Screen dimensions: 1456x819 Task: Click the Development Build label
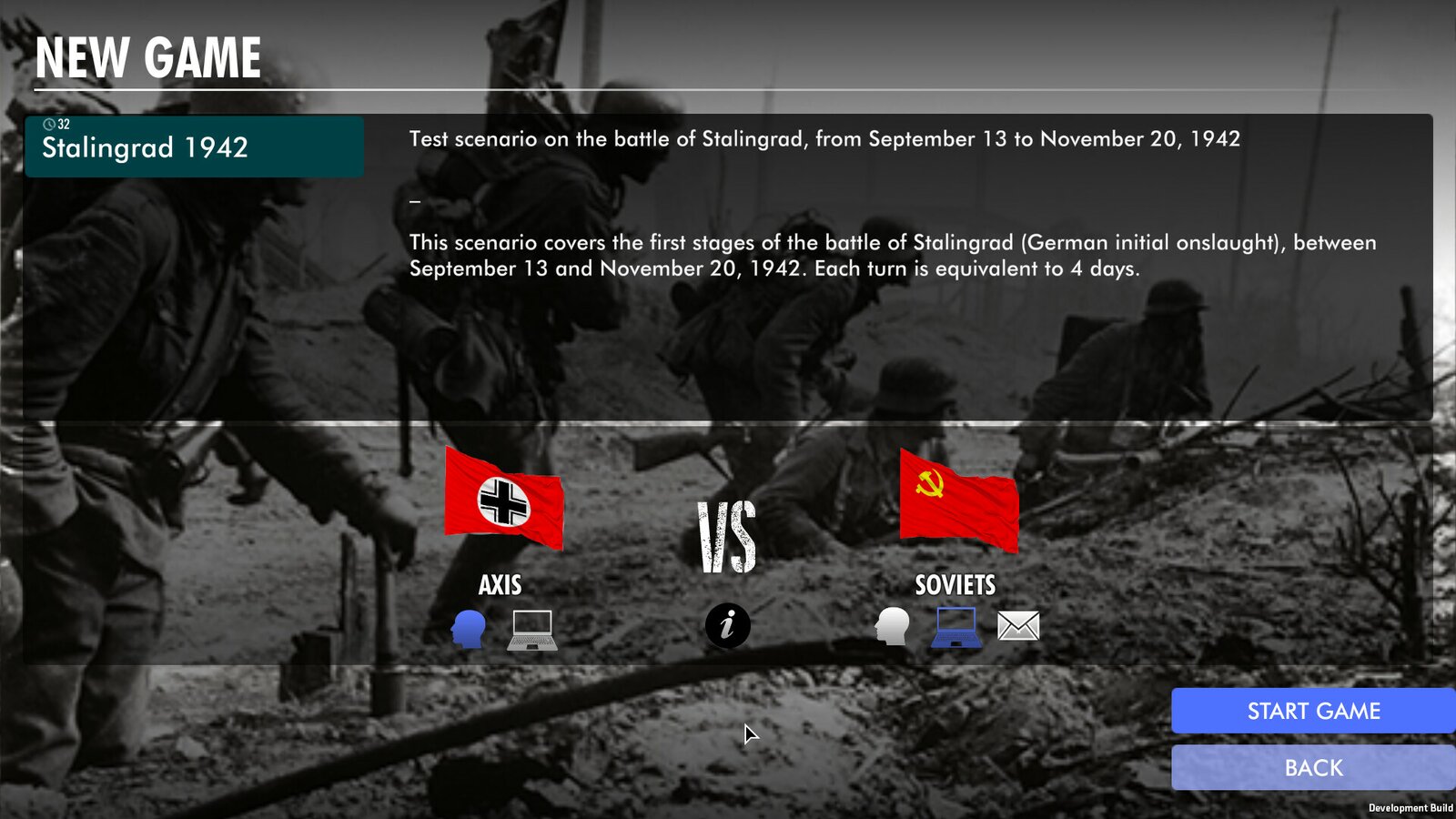click(x=1410, y=805)
